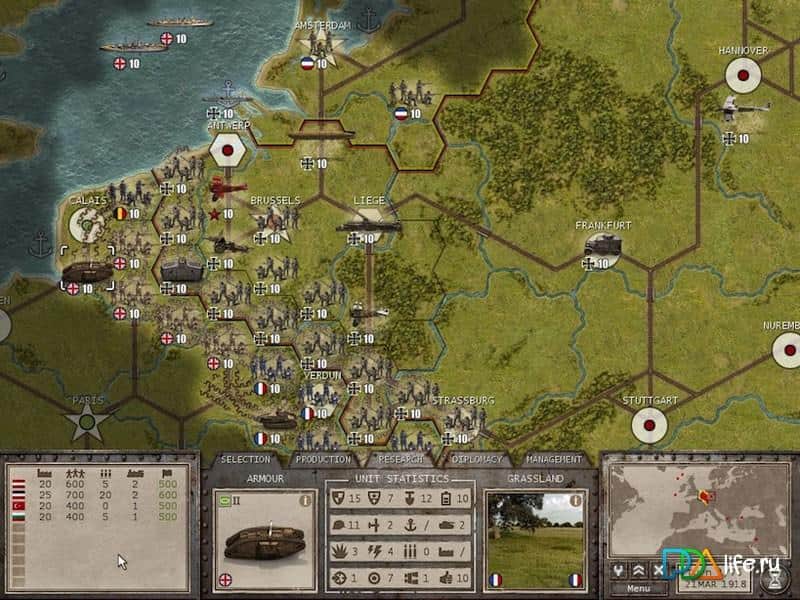Open the Production tab
Image resolution: width=800 pixels, height=600 pixels.
[324, 459]
